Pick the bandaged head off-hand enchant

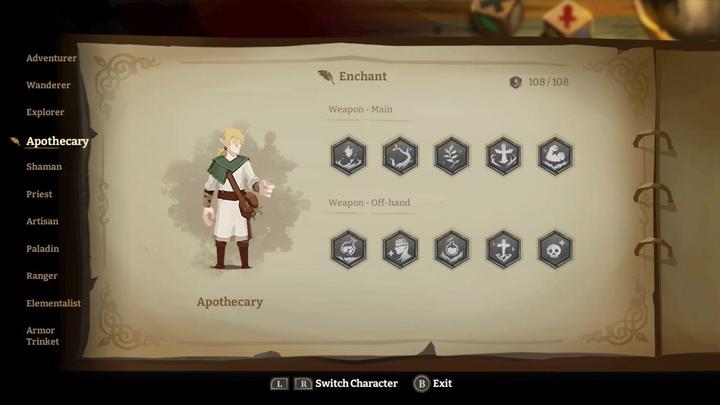(400, 249)
